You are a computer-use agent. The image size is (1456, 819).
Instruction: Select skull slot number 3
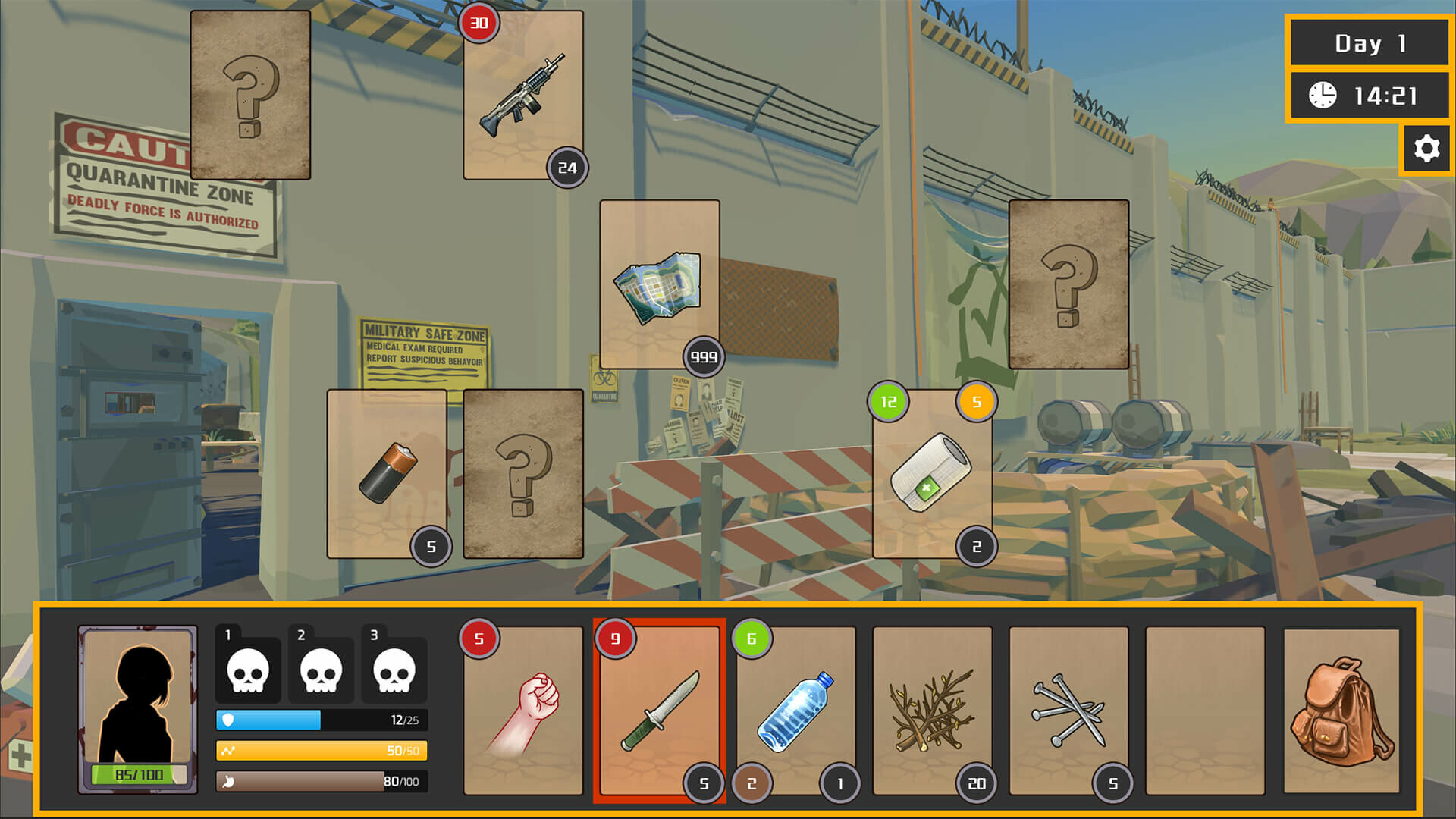tap(395, 667)
